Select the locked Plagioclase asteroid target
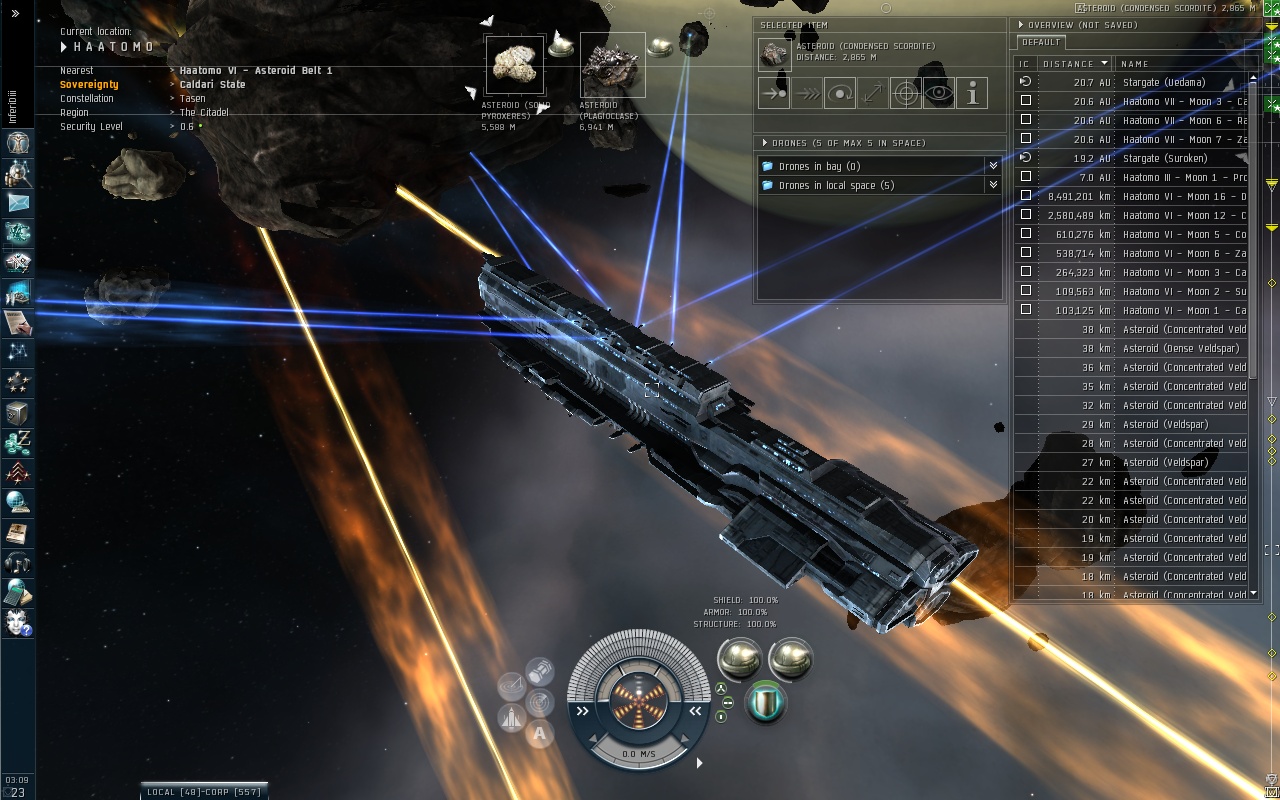The height and width of the screenshot is (800, 1280). 612,65
